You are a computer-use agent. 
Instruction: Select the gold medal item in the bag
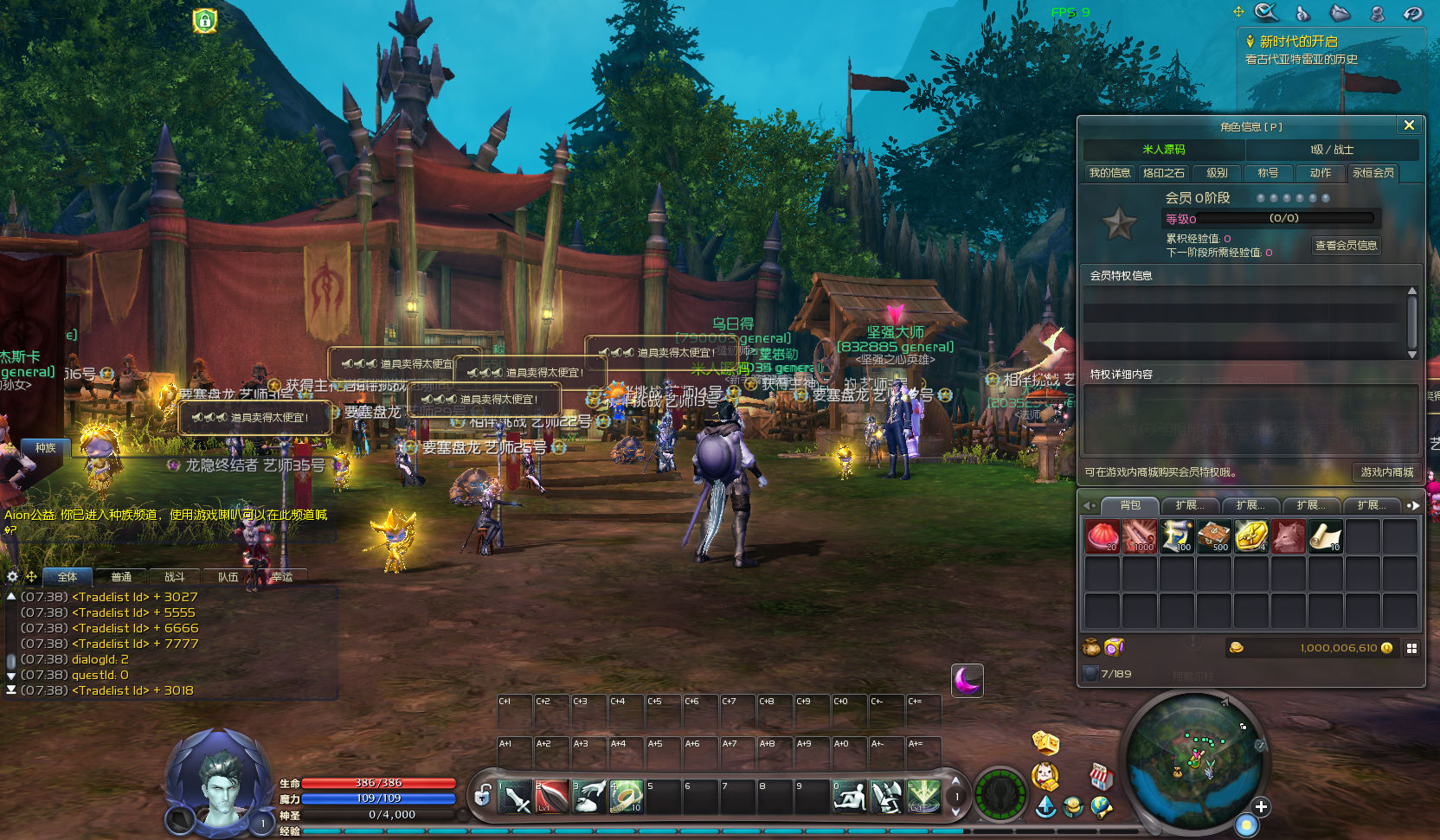click(x=1250, y=537)
